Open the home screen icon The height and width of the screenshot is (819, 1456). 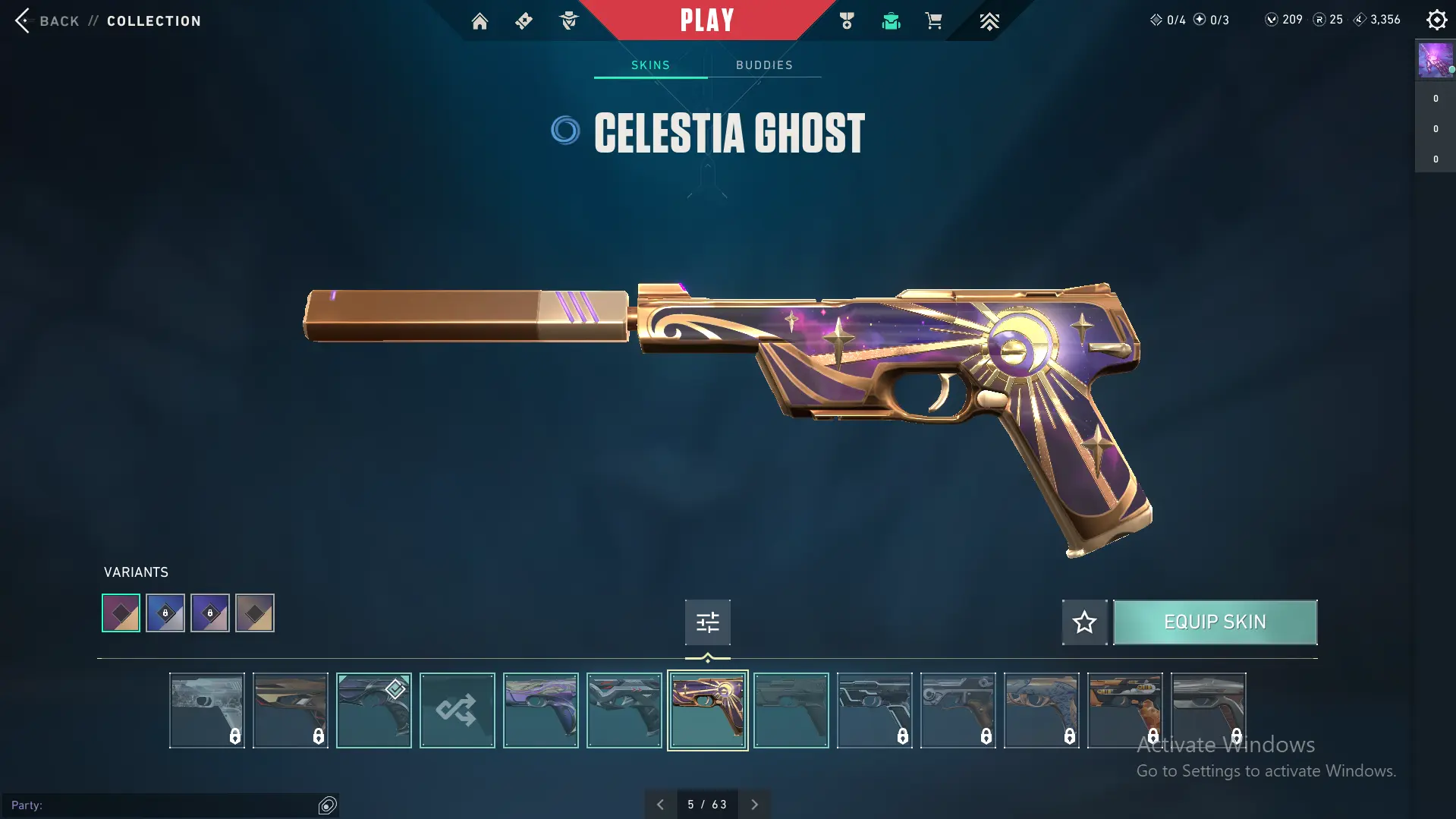pyautogui.click(x=480, y=21)
